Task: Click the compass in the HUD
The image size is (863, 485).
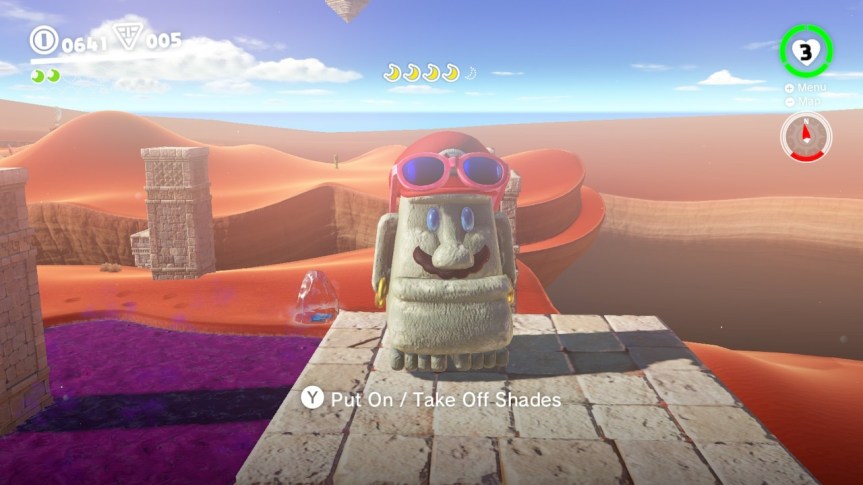Action: [x=805, y=136]
